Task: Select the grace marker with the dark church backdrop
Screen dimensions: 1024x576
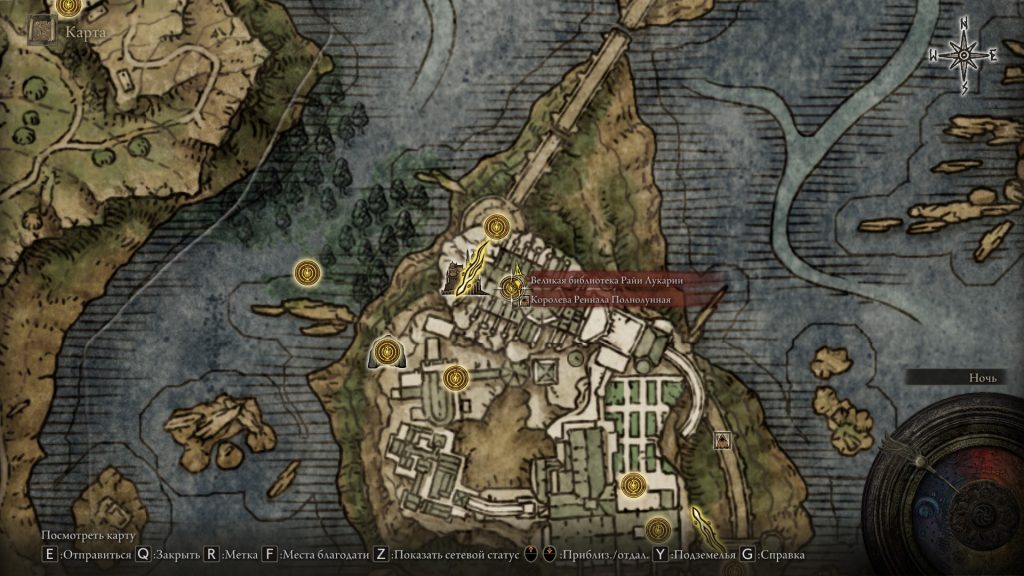Action: point(386,352)
